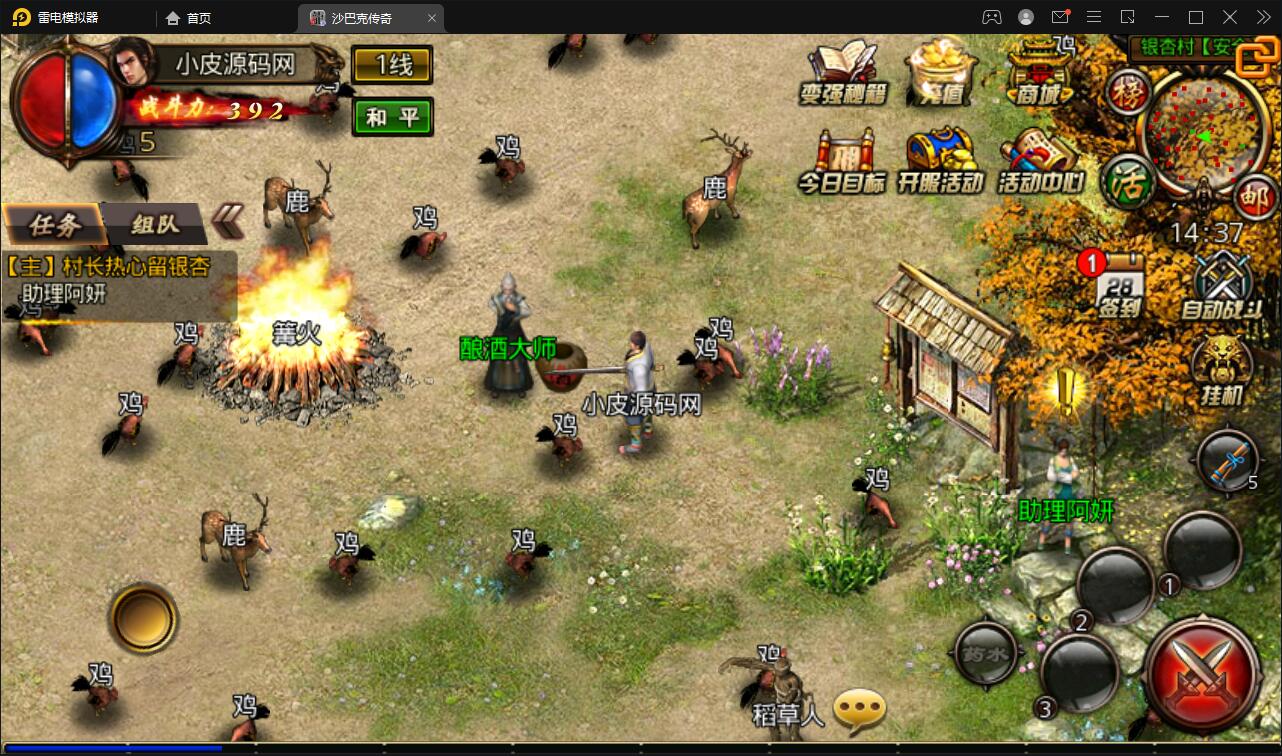Viewport: 1282px width, 756px height.
Task: Switch channel using the 1线 button
Action: pyautogui.click(x=392, y=66)
